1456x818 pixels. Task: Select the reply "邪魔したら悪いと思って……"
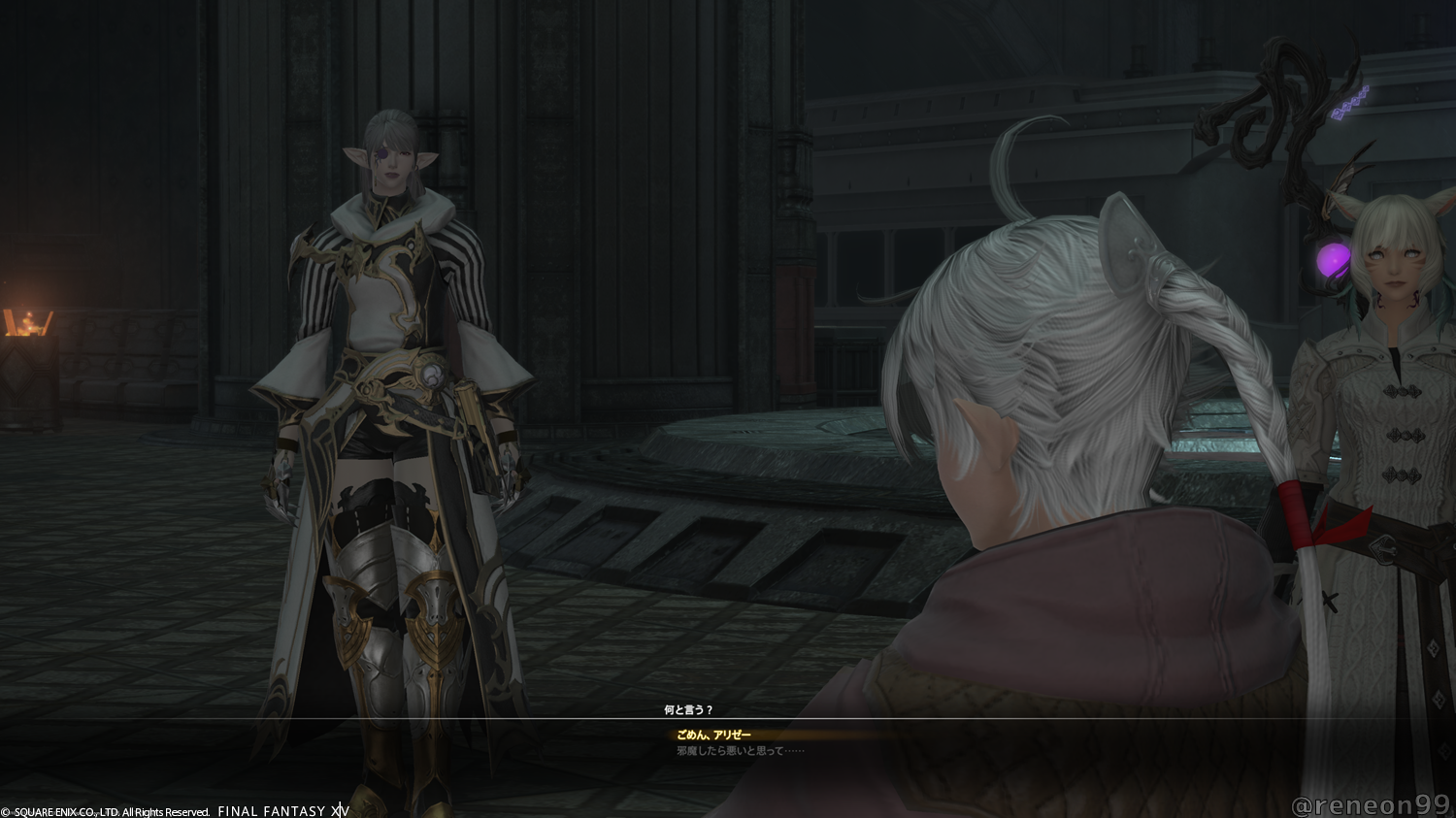729,751
